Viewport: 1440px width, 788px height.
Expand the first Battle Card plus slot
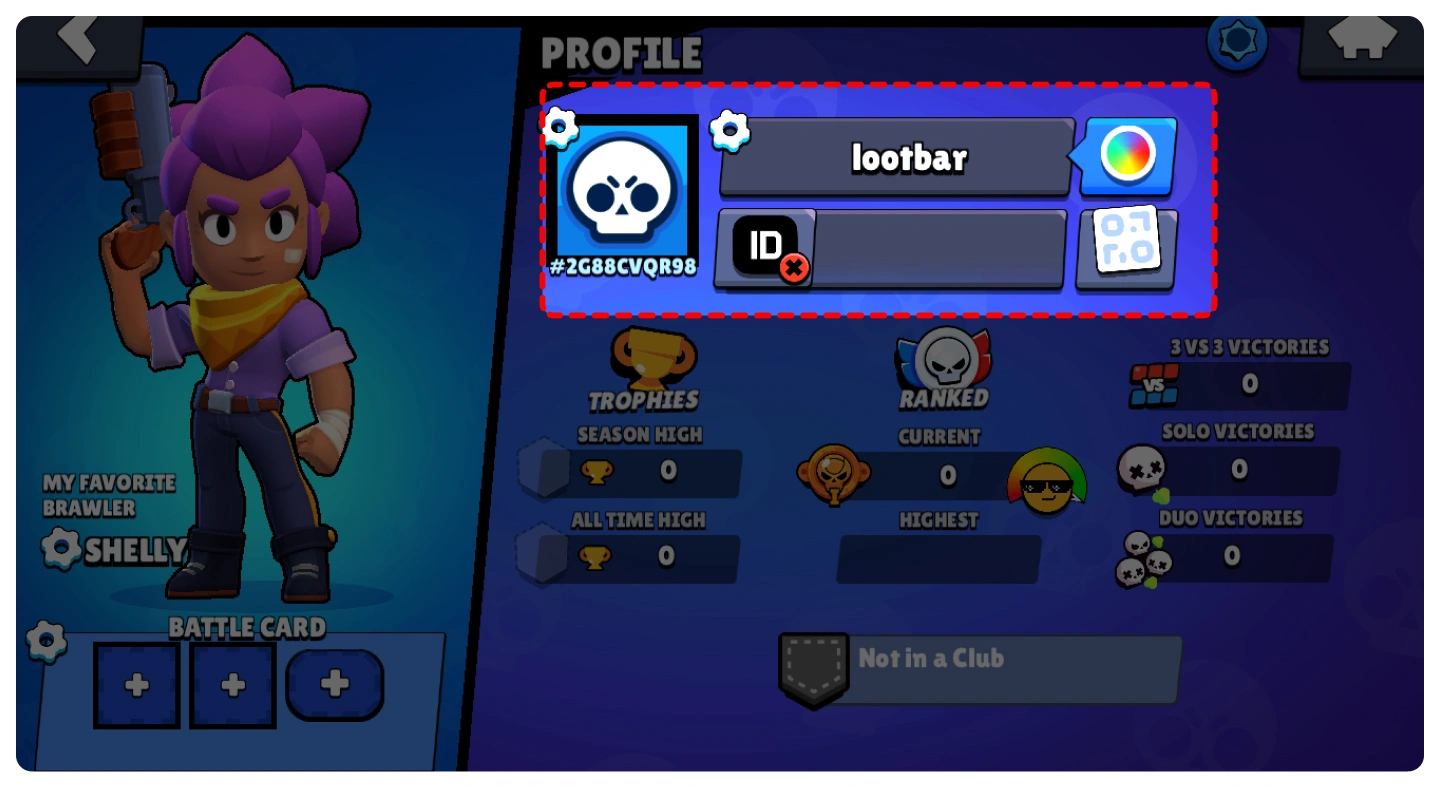(x=137, y=684)
